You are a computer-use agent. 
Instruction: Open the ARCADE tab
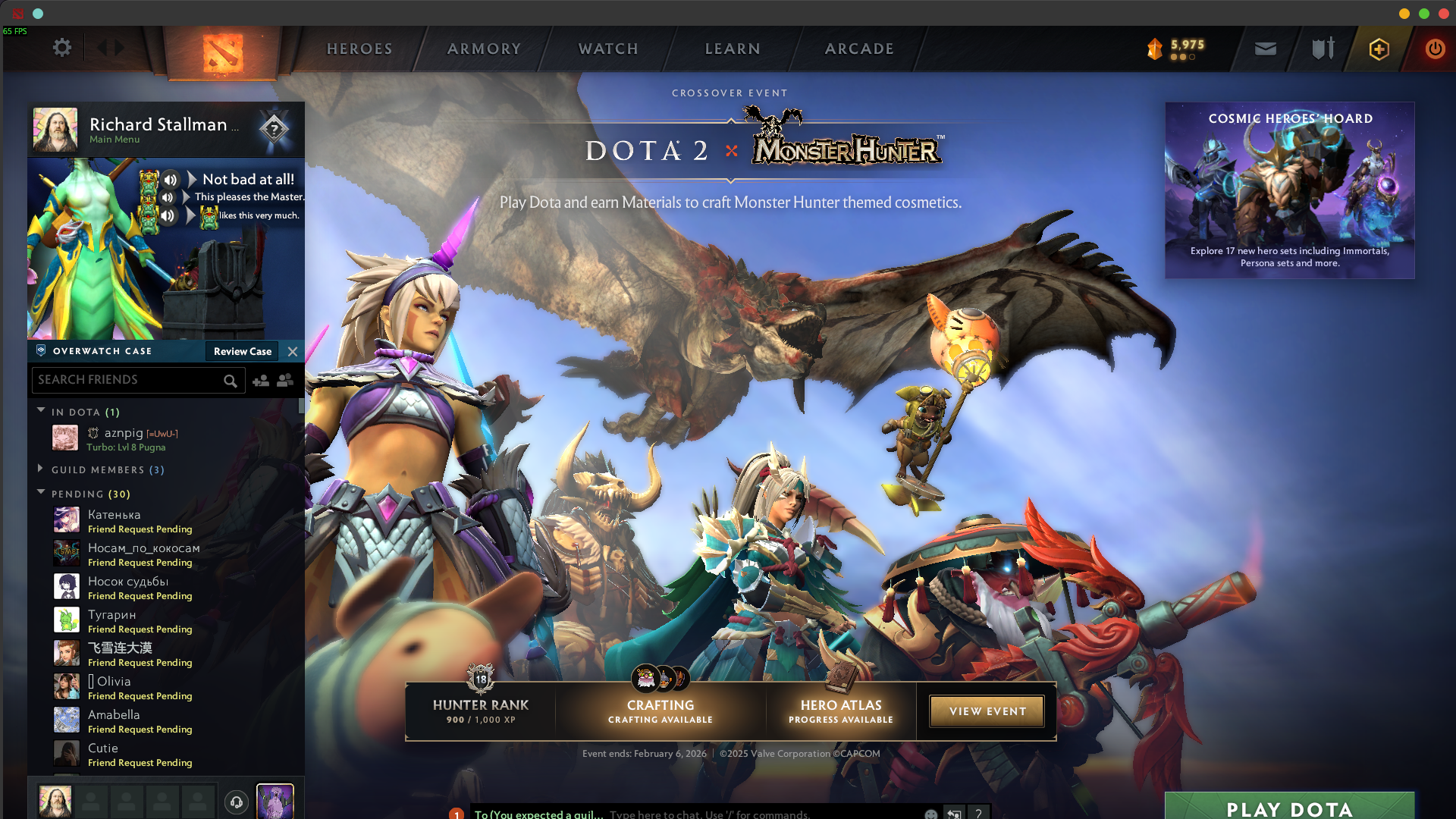click(858, 49)
